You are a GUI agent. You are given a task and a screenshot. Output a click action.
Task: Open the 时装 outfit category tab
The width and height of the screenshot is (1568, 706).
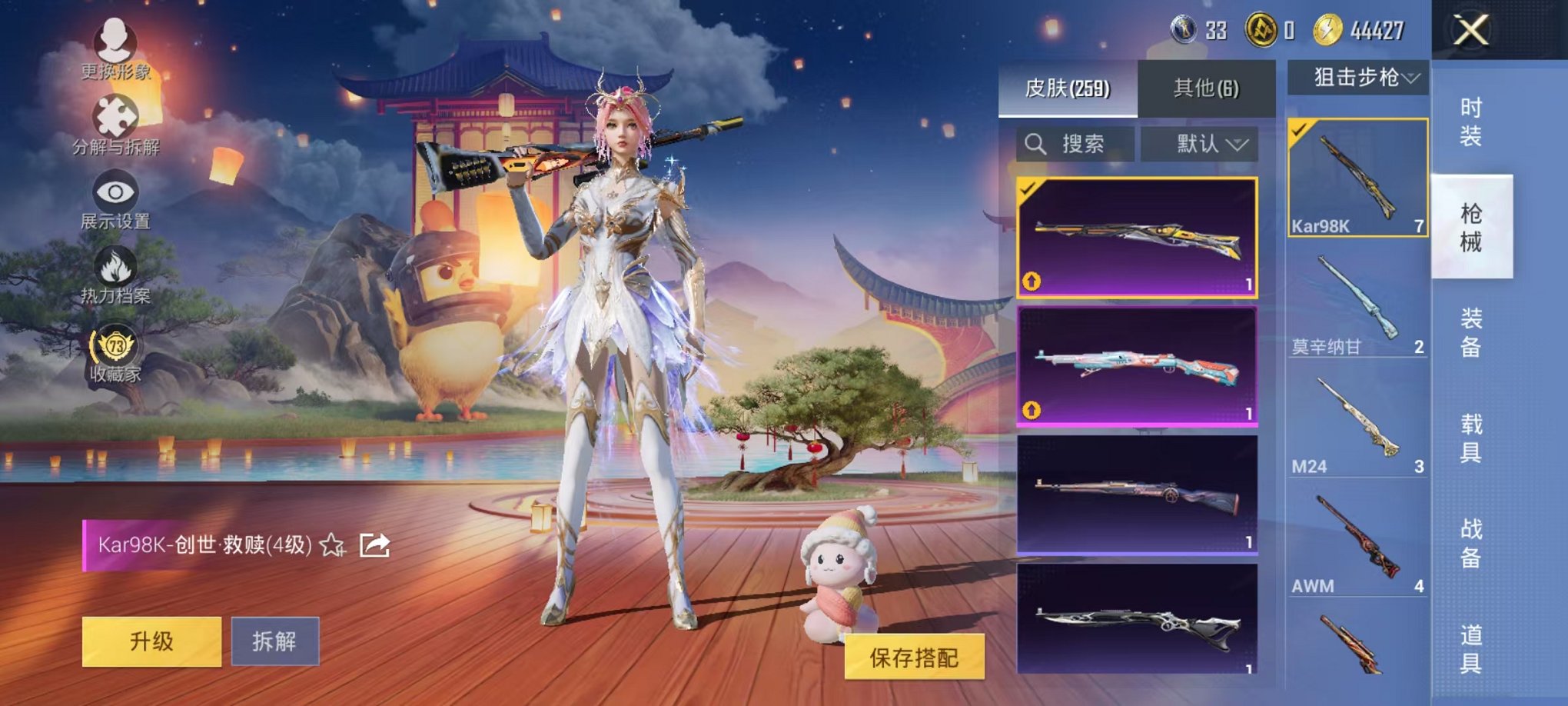point(1470,120)
